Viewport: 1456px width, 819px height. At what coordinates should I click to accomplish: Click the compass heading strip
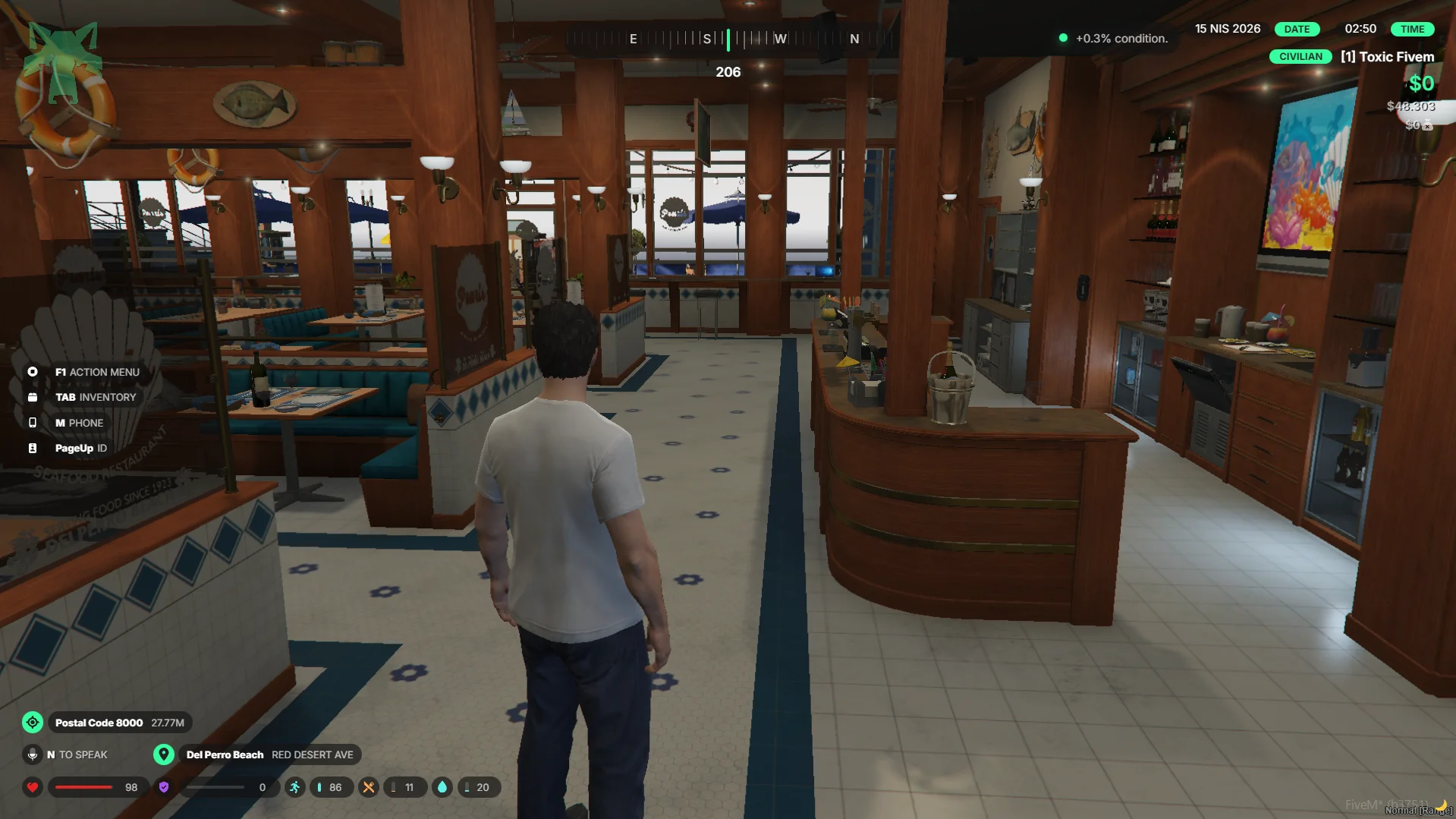pos(728,39)
